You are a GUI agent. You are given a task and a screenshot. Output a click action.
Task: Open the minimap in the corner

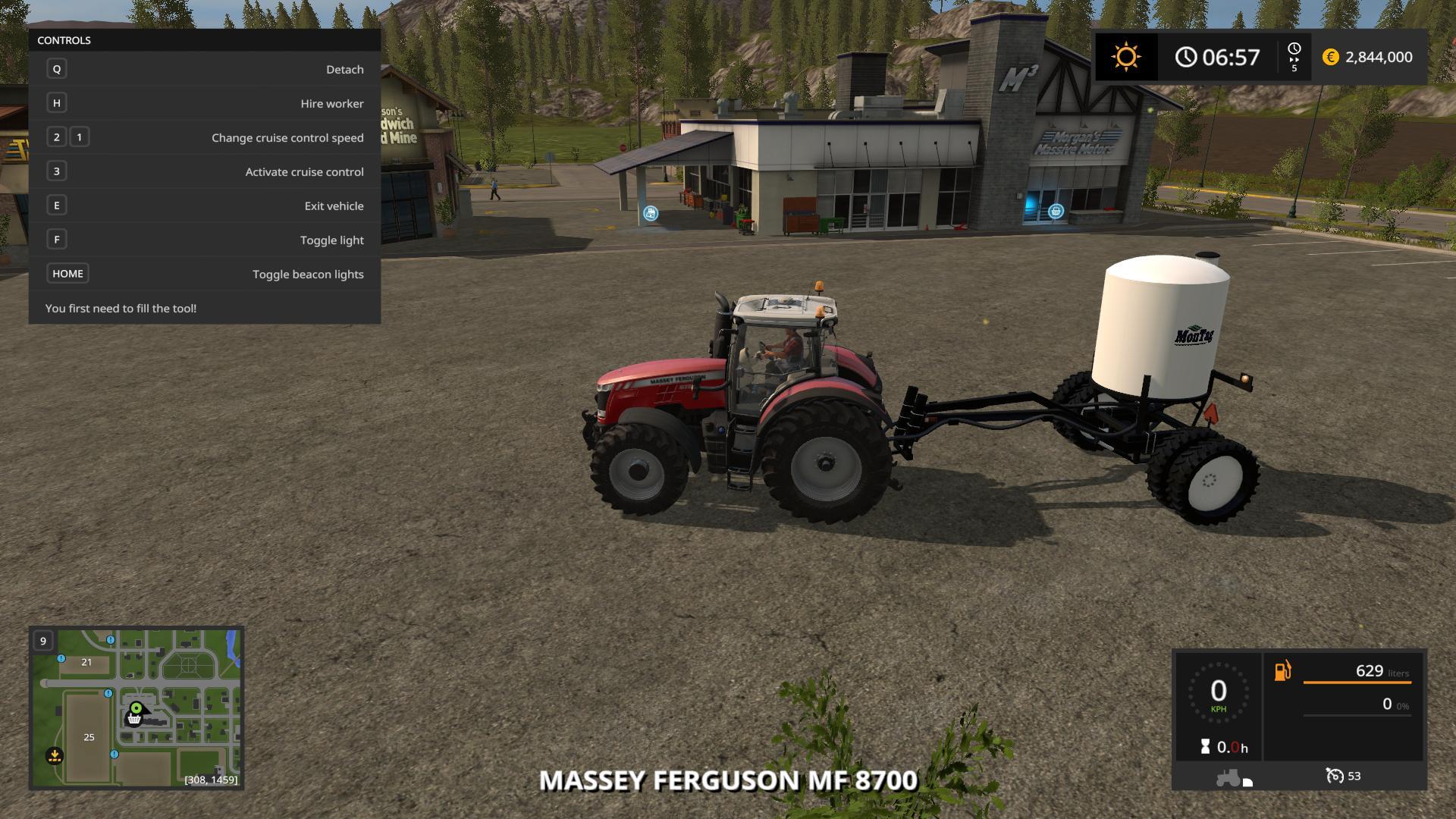[136, 708]
